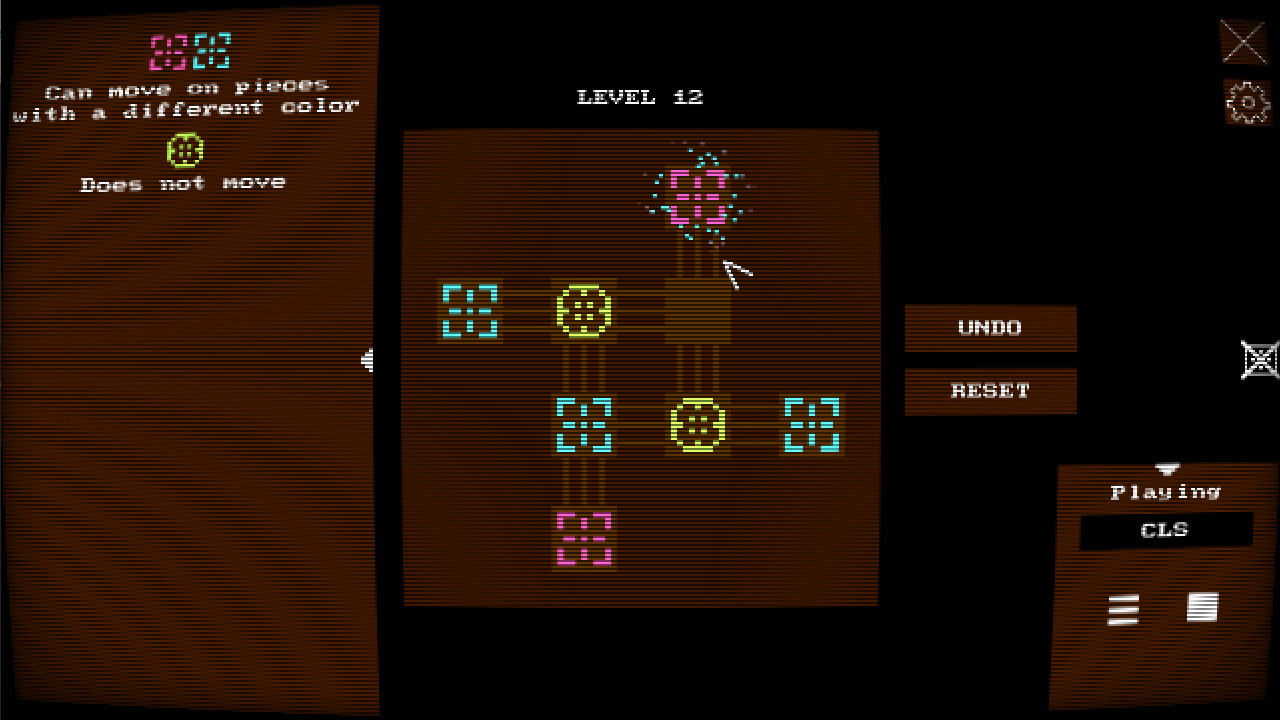The width and height of the screenshot is (1280, 720).
Task: Click the center cyan slot on the board
Action: [585, 425]
